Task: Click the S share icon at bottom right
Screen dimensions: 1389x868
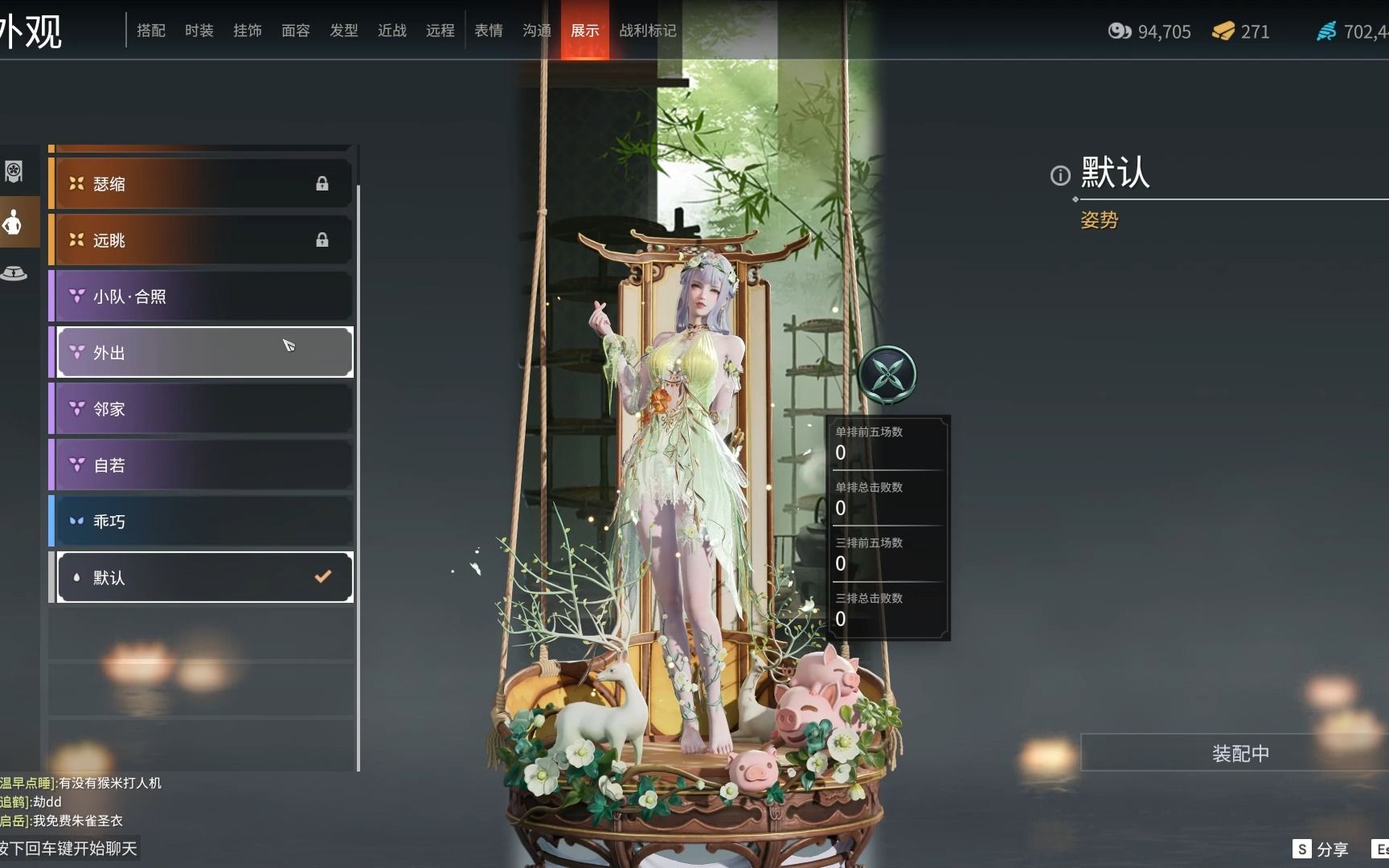Action: [1302, 848]
